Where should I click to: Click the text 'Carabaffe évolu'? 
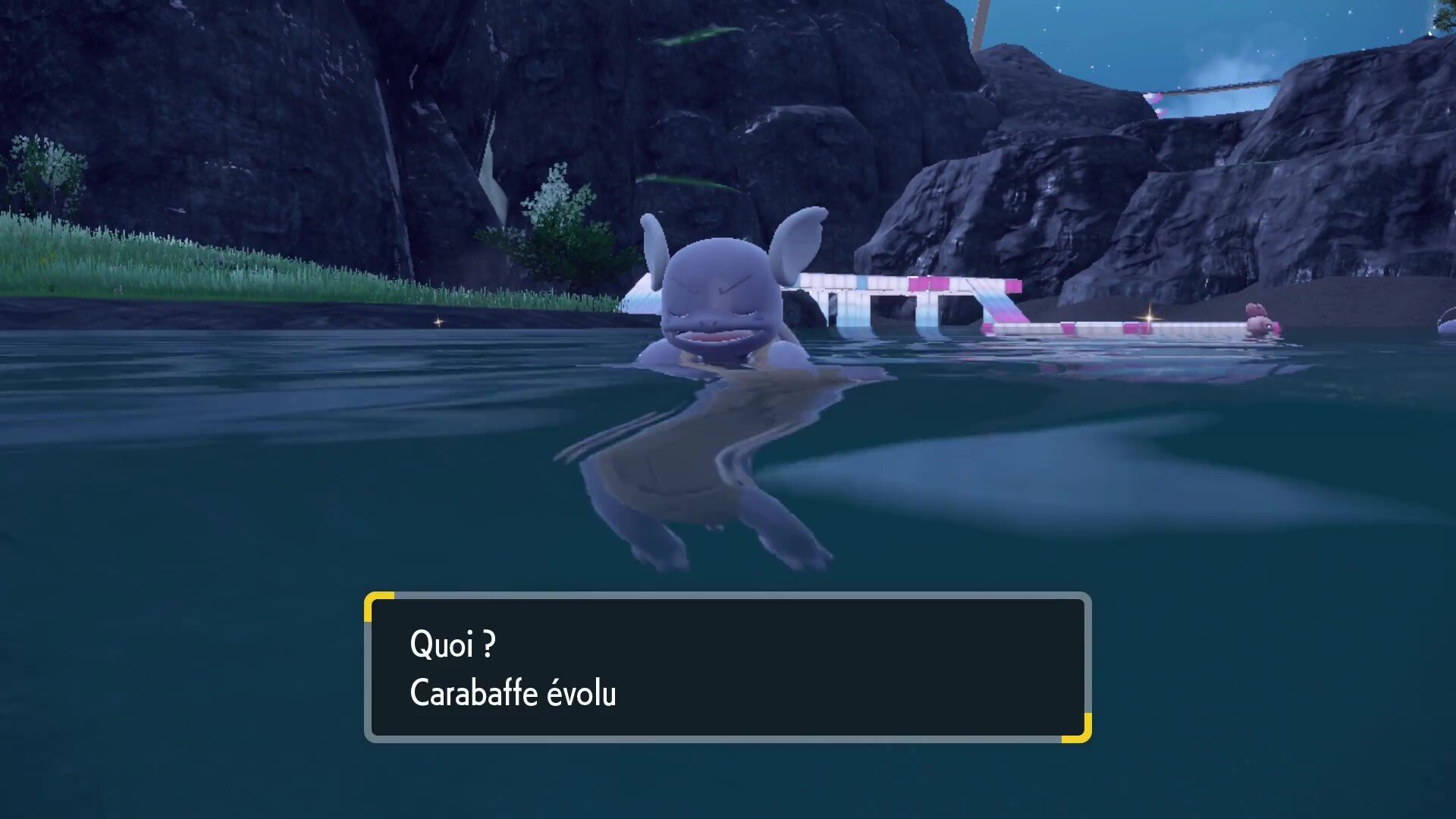click(513, 692)
